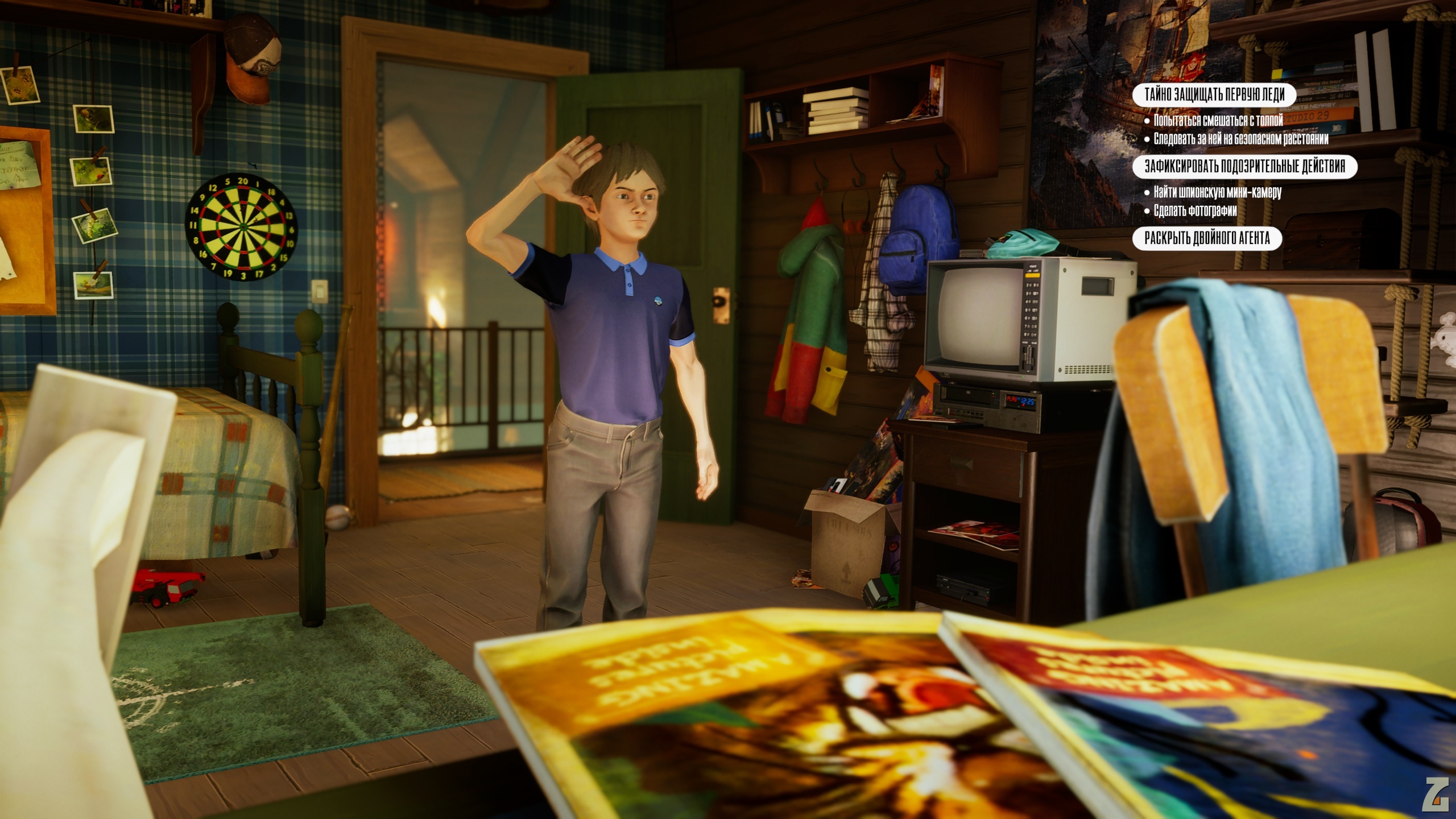This screenshot has width=1456, height=819.
Task: Click the Z logo watermark
Action: (x=1434, y=794)
